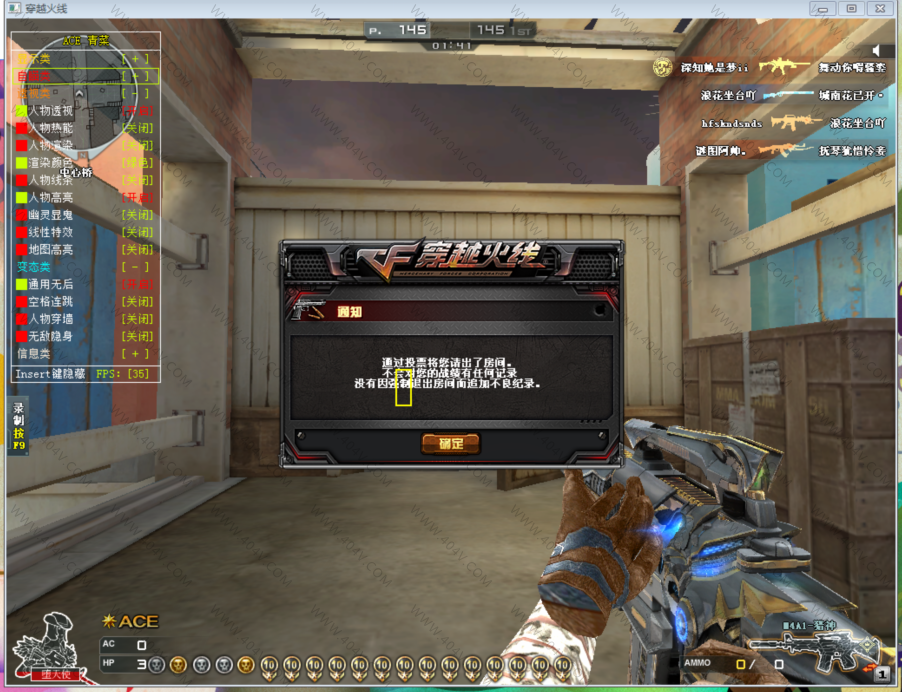Toggle the 地图高亮 overlay option
902x692 pixels.
click(136, 249)
